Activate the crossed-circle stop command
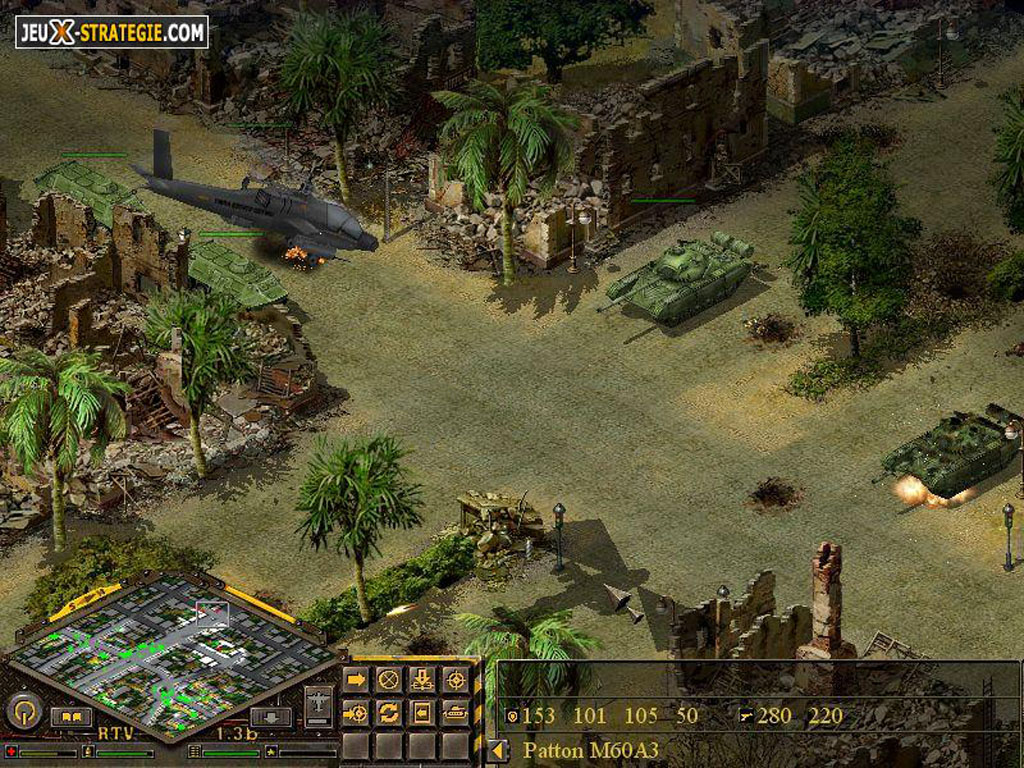1024x768 pixels. click(389, 680)
